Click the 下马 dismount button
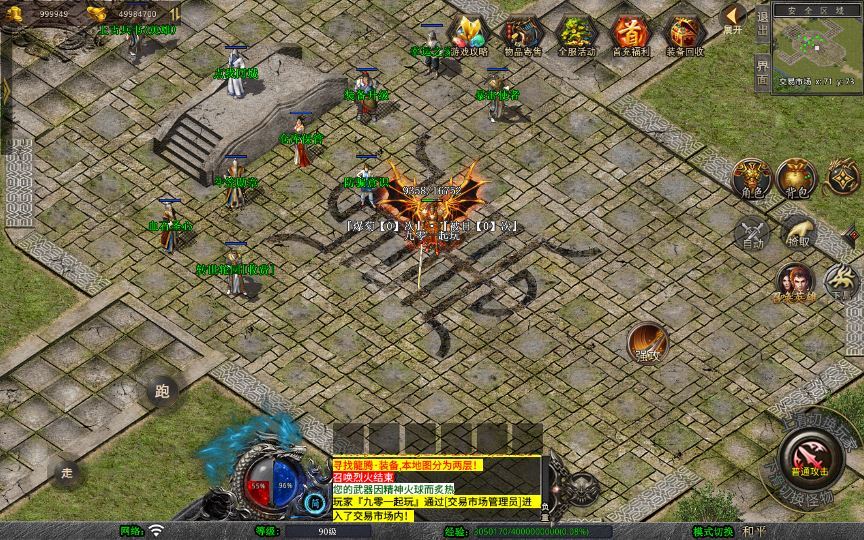This screenshot has width=864, height=540. 843,282
